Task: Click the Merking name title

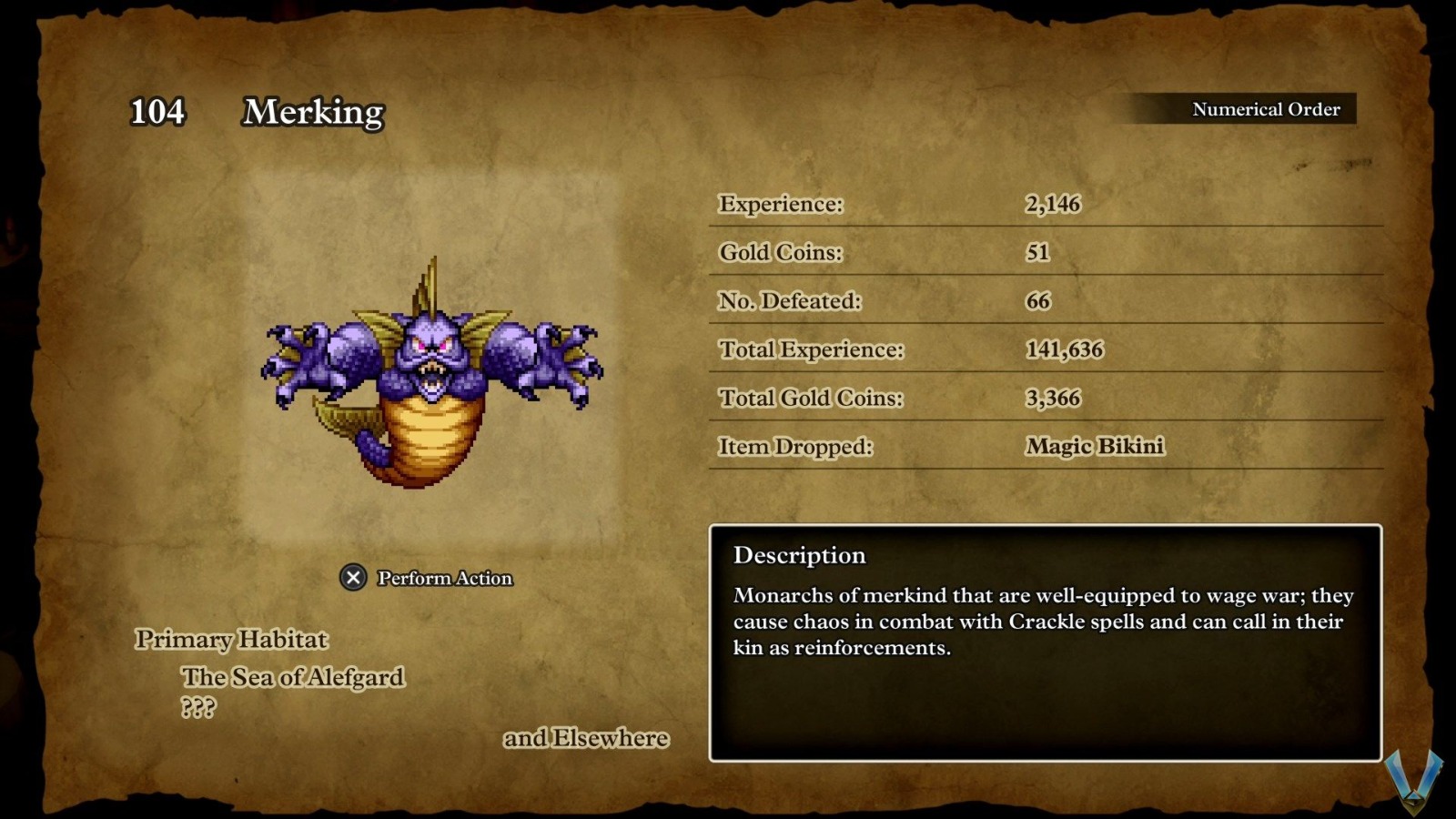Action: (309, 113)
